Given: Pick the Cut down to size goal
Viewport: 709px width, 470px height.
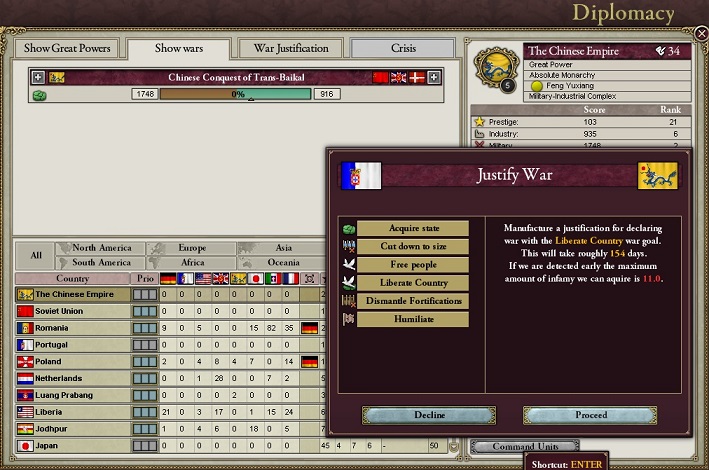Looking at the screenshot, I should (412, 246).
